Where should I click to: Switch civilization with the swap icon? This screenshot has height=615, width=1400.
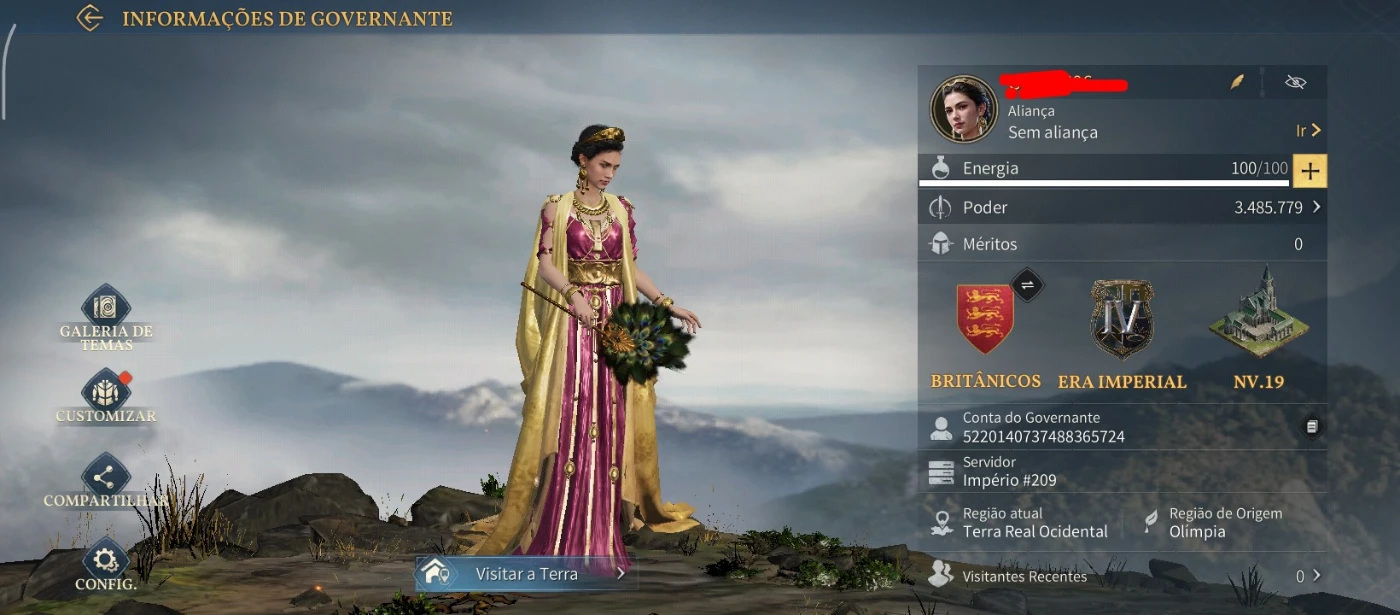tap(1026, 285)
